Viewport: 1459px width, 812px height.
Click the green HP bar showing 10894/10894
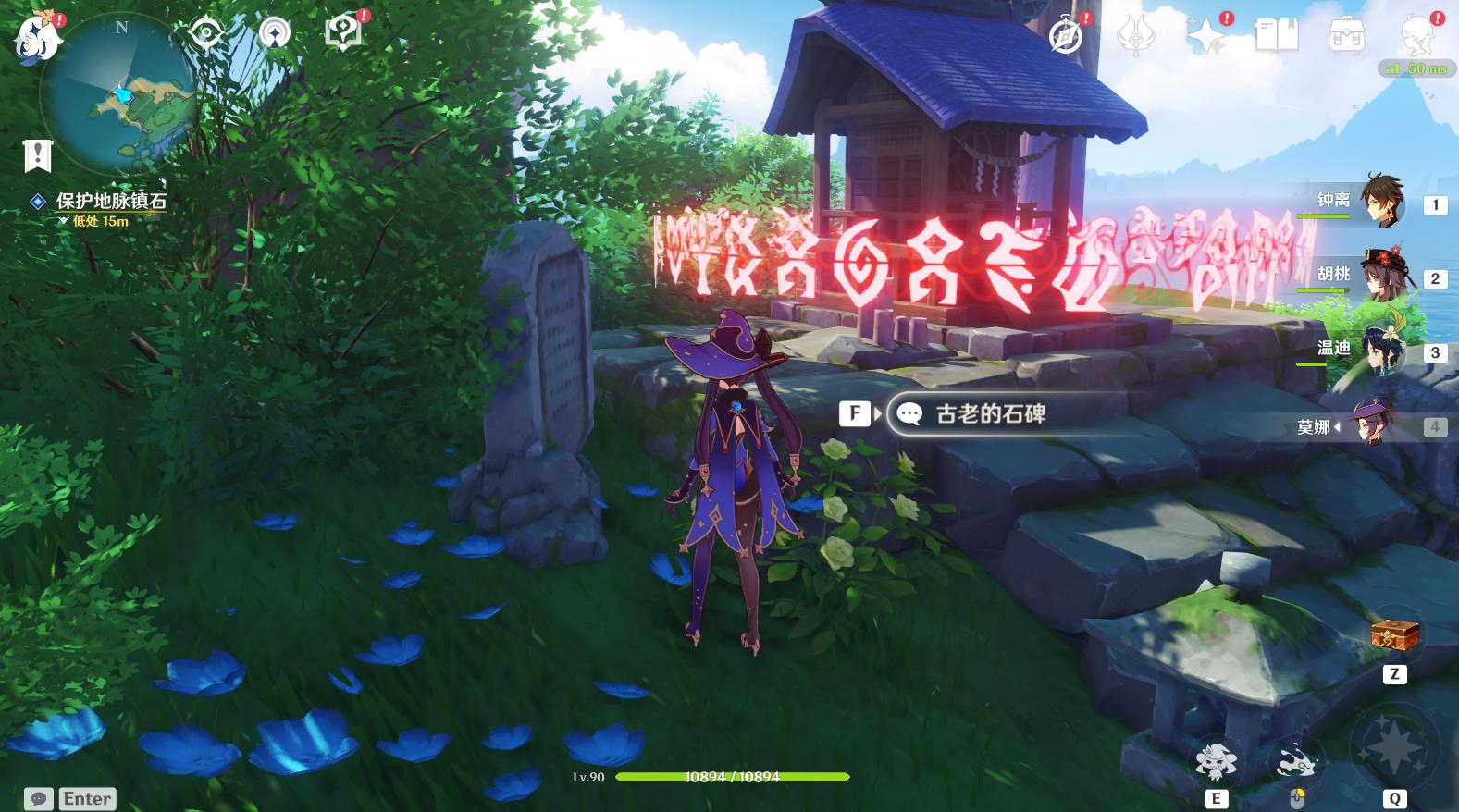pyautogui.click(x=731, y=777)
